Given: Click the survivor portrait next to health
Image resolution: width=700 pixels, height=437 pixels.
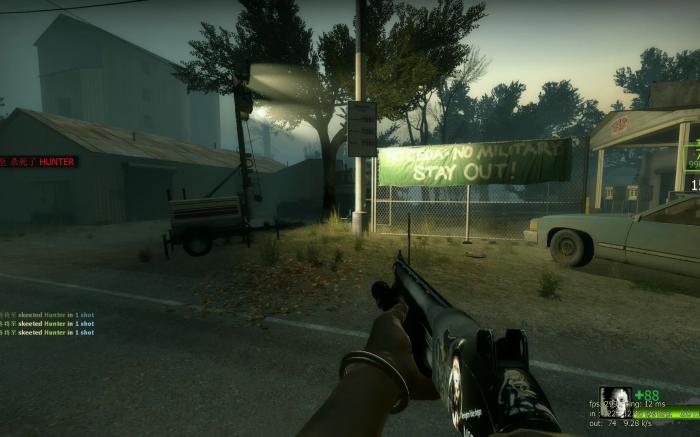Looking at the screenshot, I should coord(615,402).
